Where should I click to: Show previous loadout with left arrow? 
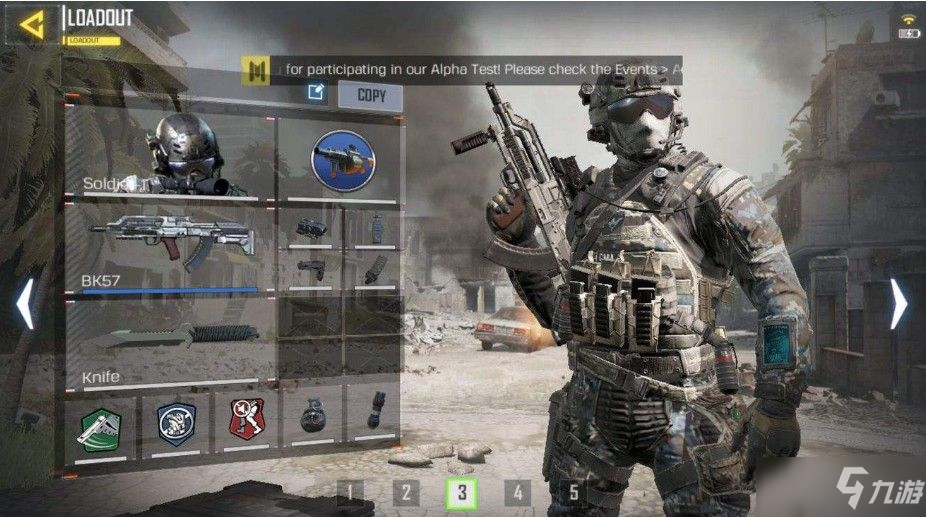25,303
